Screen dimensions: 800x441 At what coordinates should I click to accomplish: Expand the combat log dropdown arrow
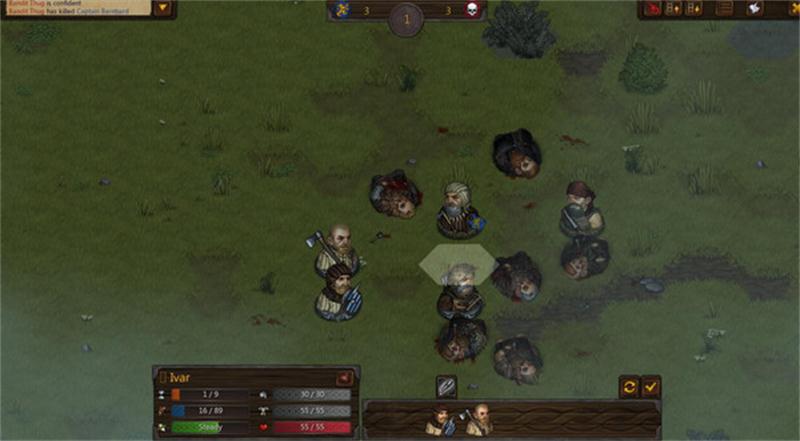(164, 9)
